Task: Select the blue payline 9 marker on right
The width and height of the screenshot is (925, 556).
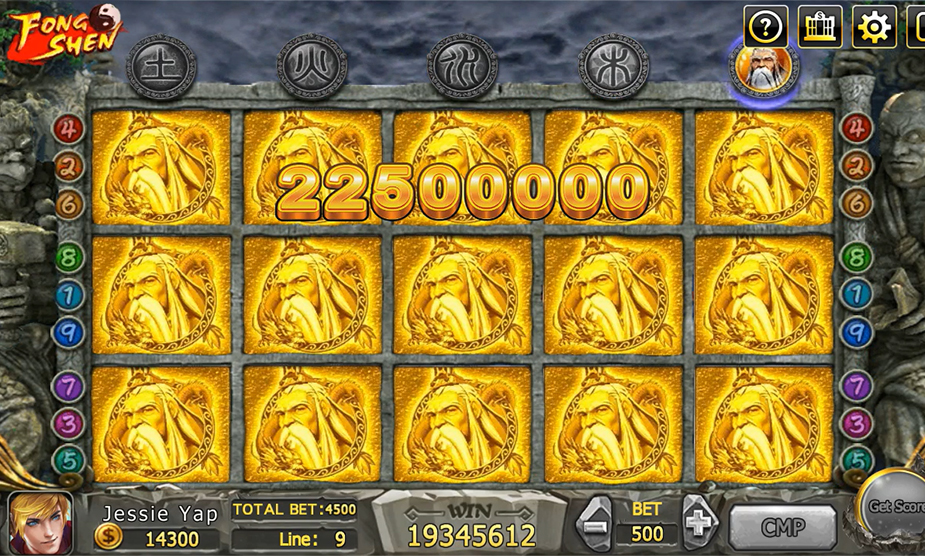Action: click(856, 331)
